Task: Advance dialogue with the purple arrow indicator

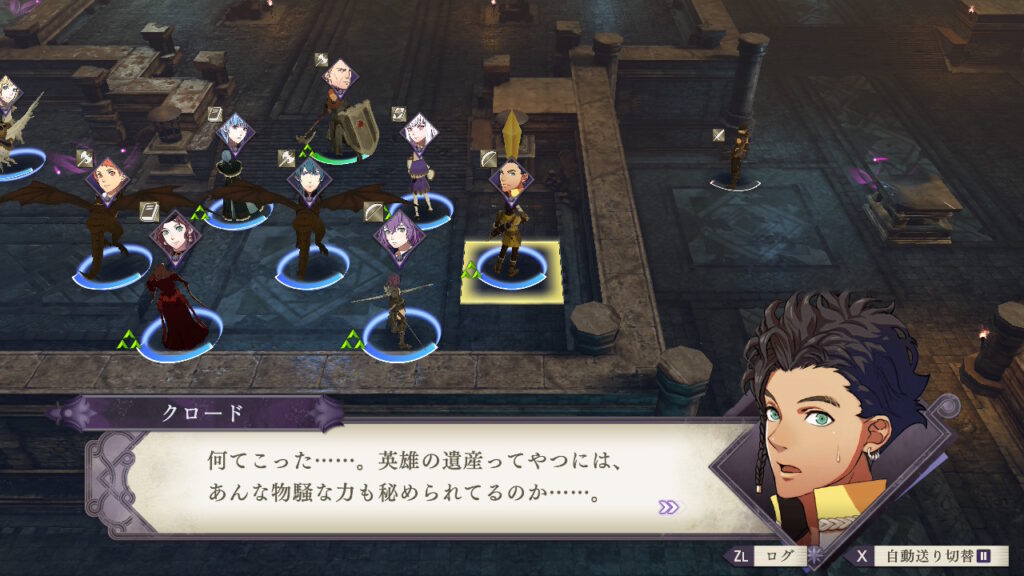Action: pos(668,507)
